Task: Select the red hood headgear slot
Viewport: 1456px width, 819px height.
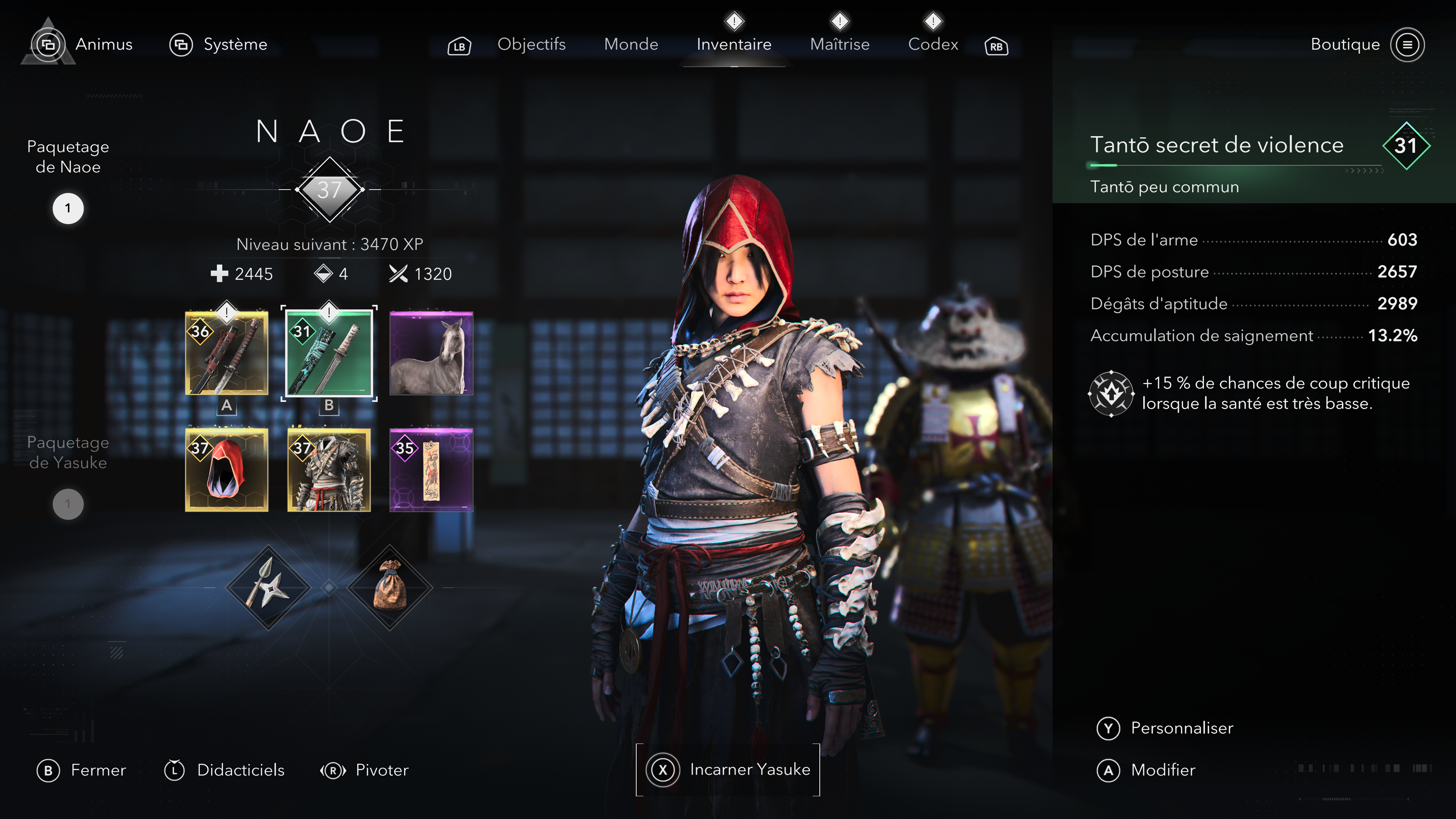Action: 227,470
